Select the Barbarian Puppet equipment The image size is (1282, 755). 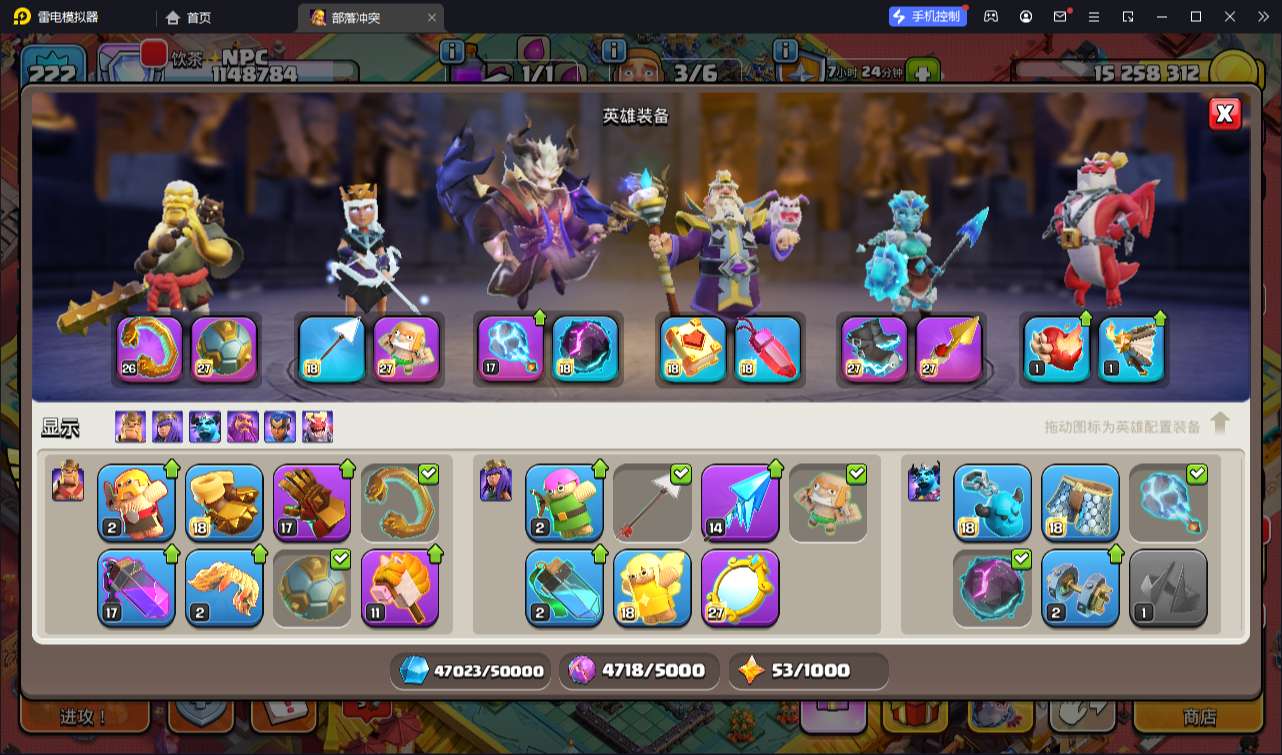[136, 502]
